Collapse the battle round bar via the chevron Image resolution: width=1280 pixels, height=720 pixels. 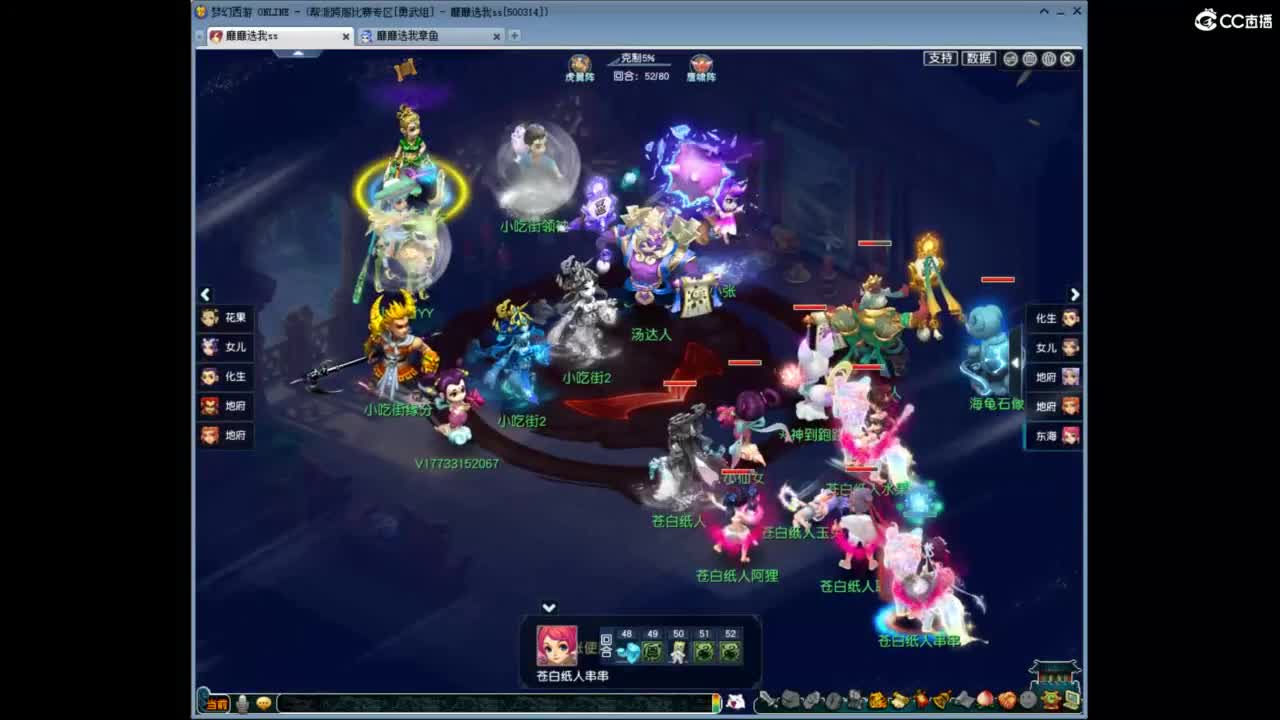tap(548, 606)
